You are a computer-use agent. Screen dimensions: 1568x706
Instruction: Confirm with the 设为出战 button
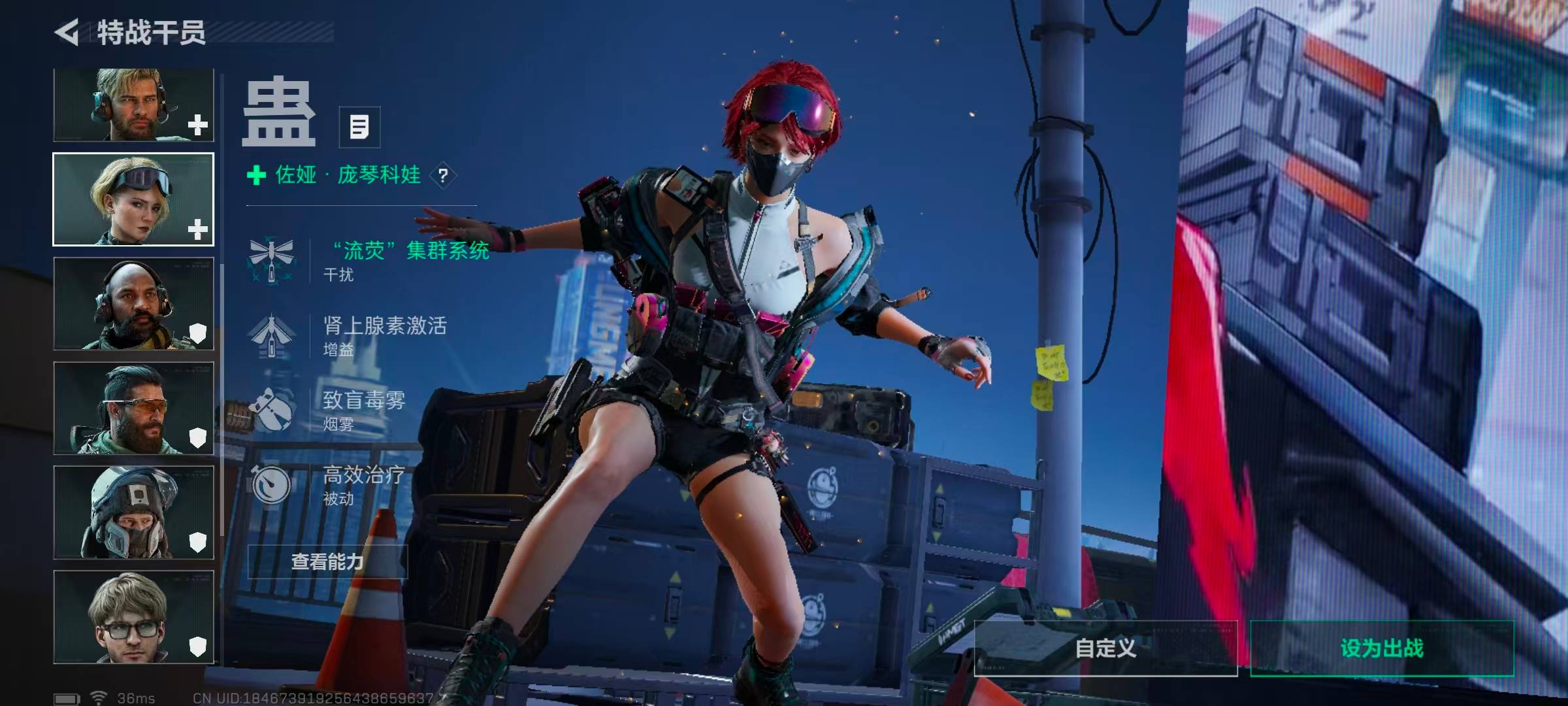pos(1382,648)
